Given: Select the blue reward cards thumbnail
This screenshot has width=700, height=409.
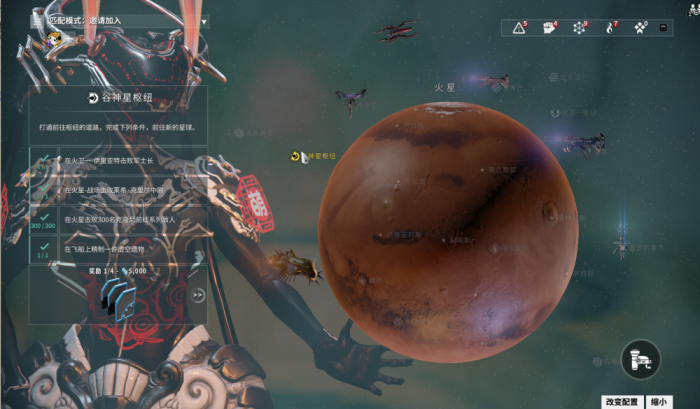Looking at the screenshot, I should click(x=117, y=298).
